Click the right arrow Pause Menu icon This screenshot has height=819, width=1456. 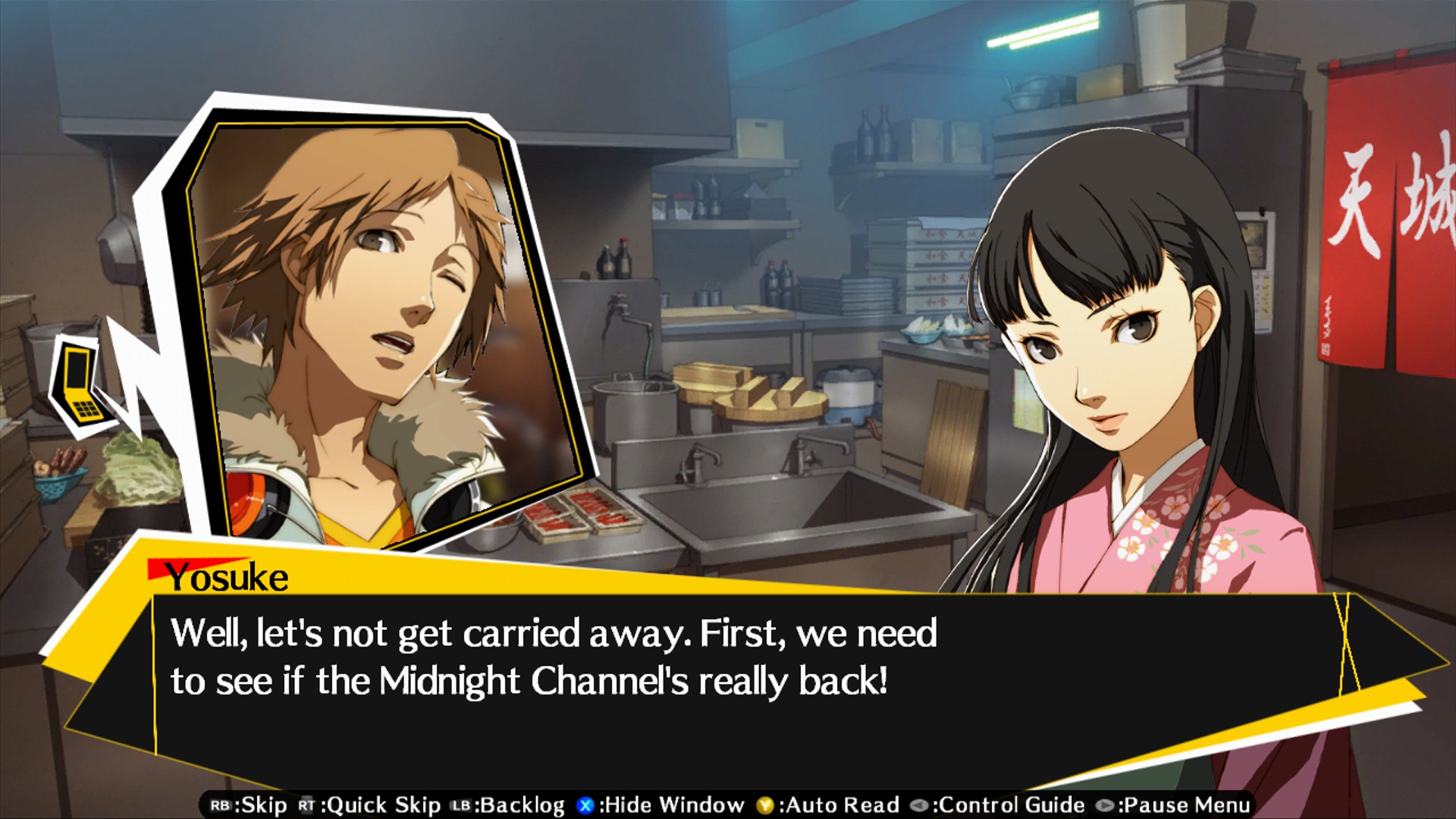1105,805
